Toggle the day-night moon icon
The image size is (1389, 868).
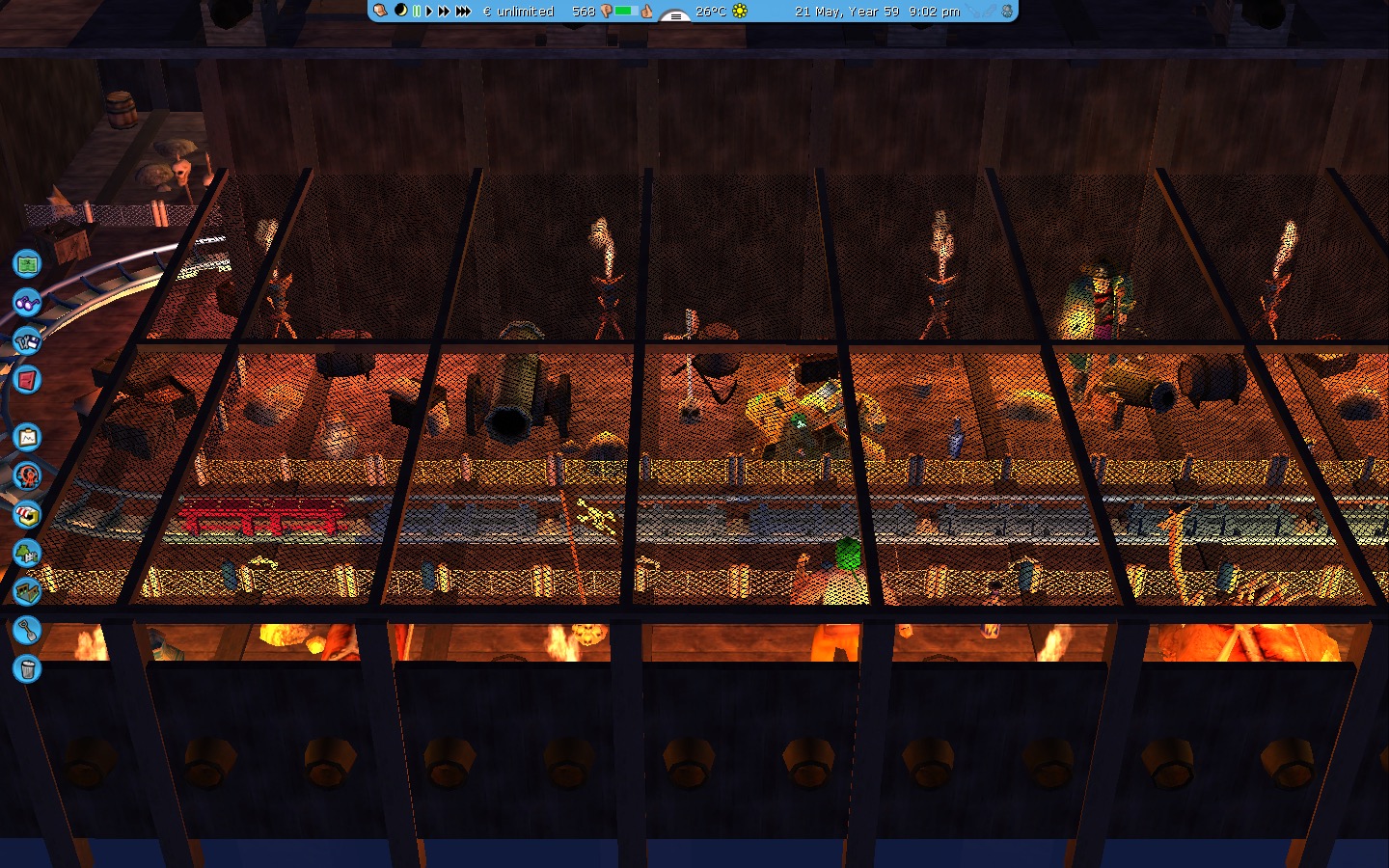[x=400, y=11]
